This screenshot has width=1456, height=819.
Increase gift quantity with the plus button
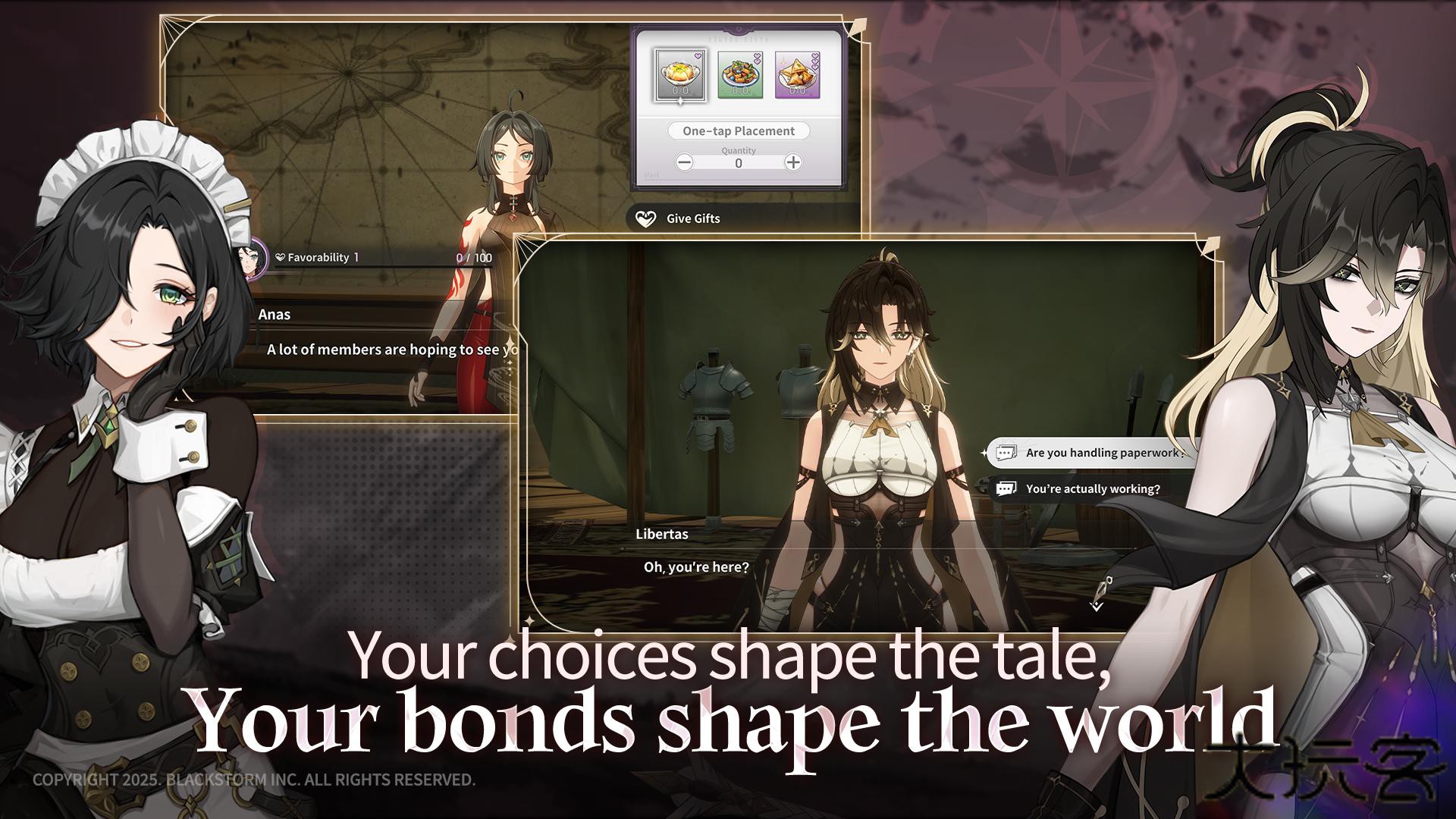click(792, 162)
